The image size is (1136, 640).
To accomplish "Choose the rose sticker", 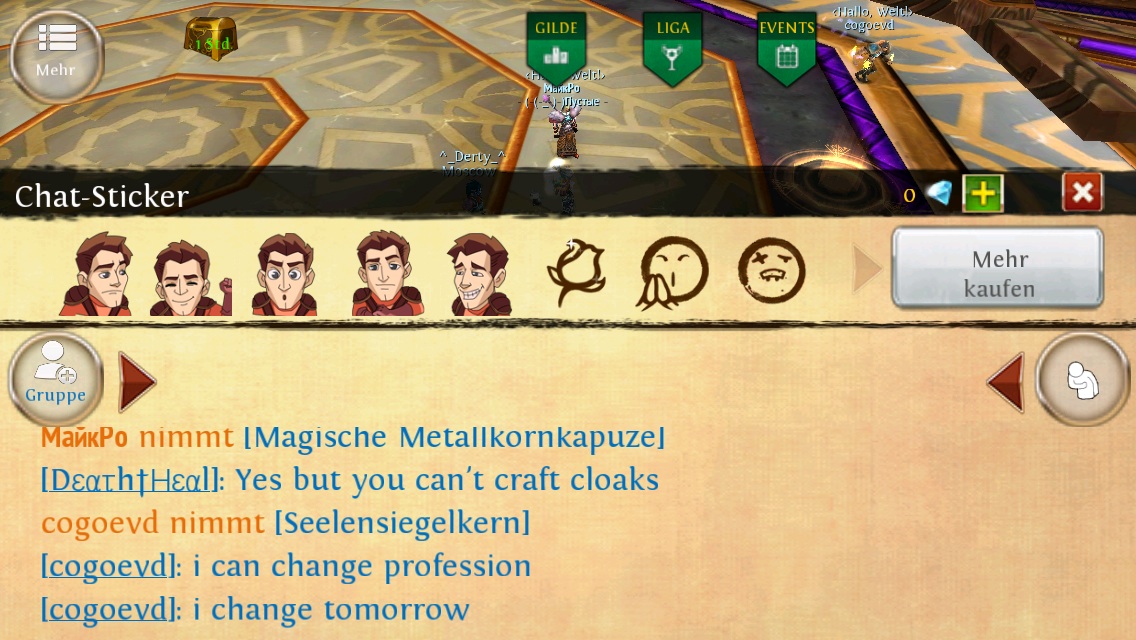I will 577,272.
